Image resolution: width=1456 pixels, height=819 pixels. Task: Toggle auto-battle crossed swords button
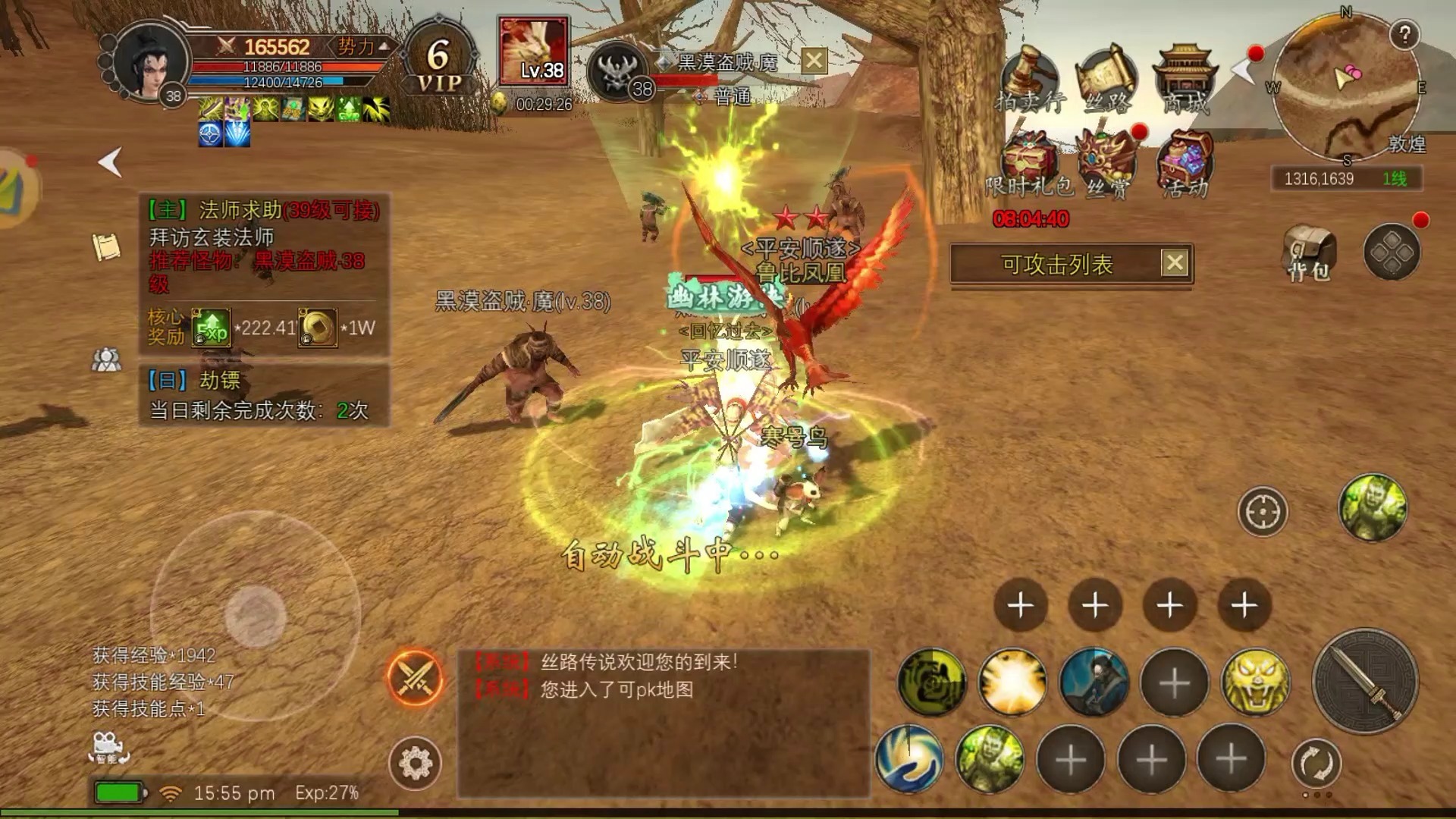(x=415, y=677)
